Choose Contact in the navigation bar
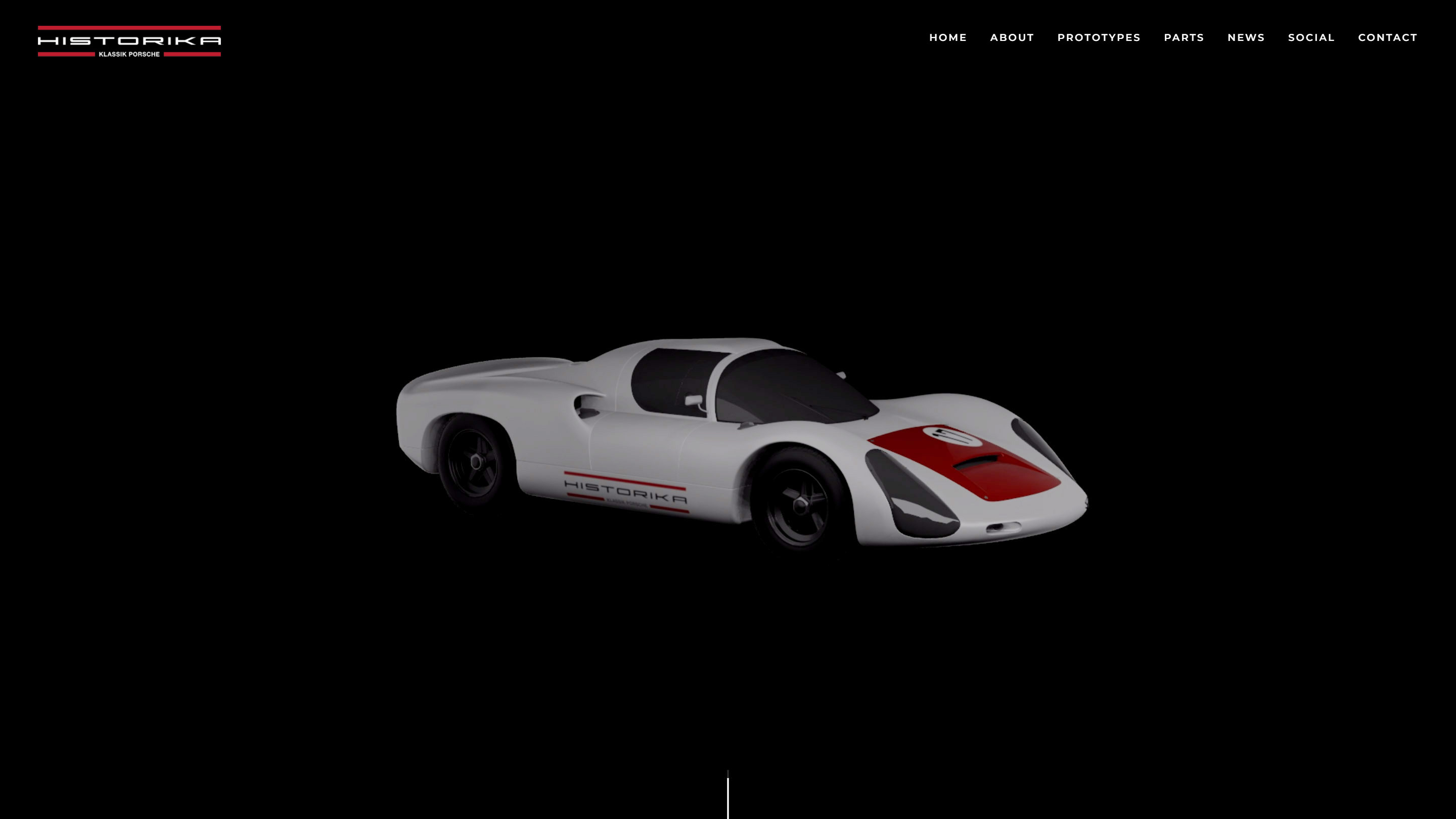Image resolution: width=1456 pixels, height=819 pixels. point(1387,38)
